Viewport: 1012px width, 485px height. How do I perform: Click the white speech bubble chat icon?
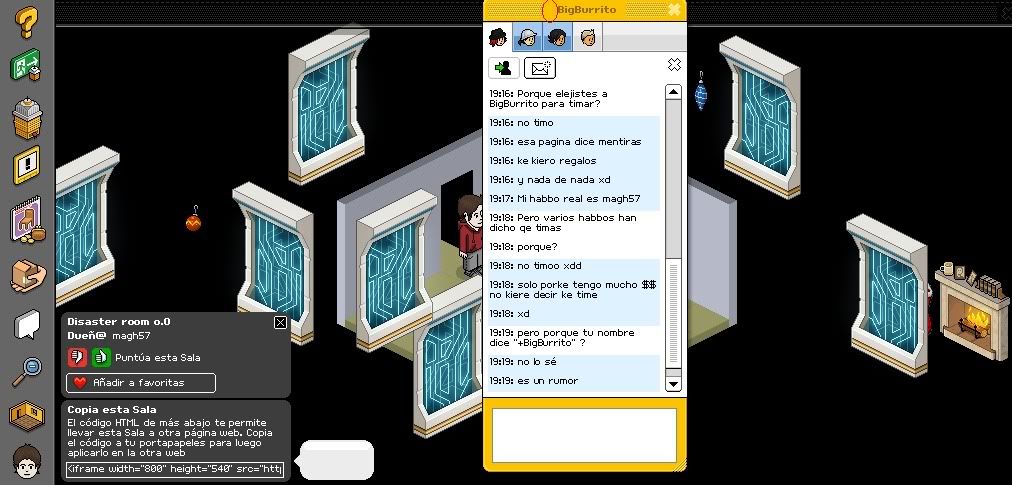(x=27, y=324)
